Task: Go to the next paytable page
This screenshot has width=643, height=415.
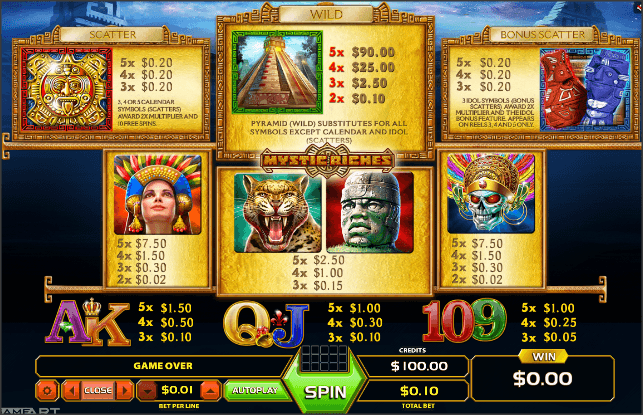Action: point(124,390)
